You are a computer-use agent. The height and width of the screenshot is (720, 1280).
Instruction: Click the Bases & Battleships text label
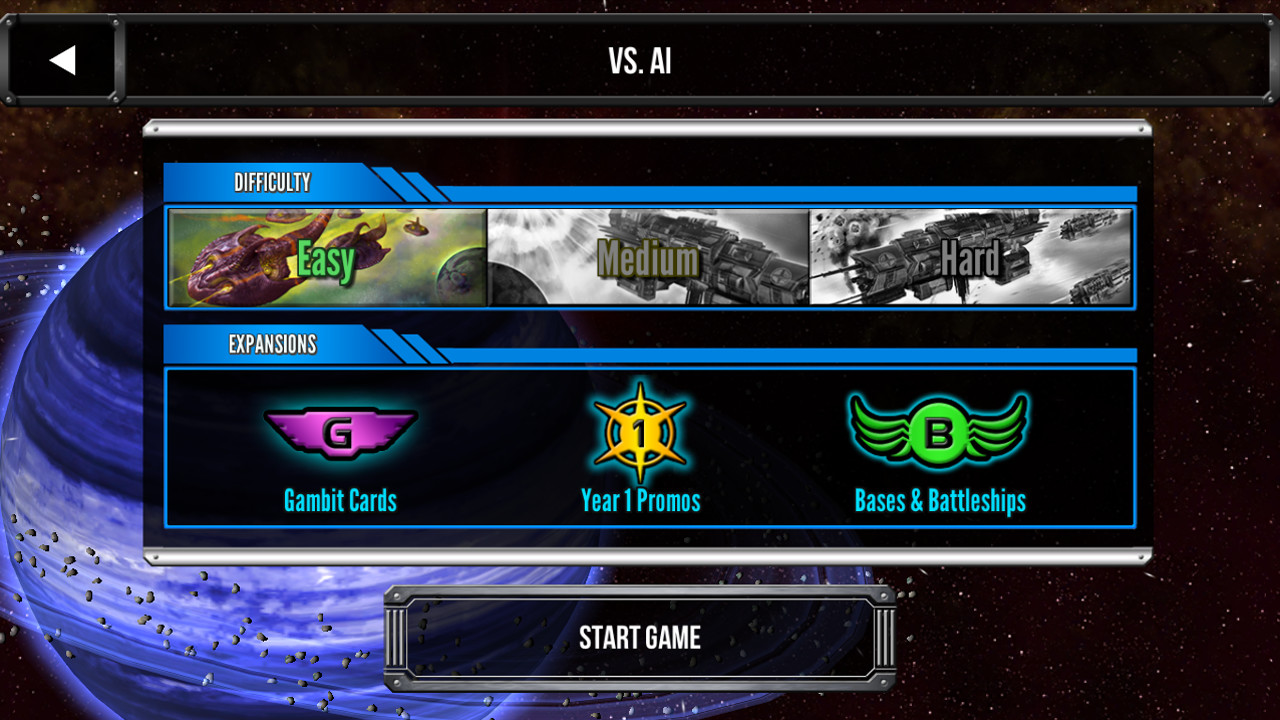(x=938, y=501)
